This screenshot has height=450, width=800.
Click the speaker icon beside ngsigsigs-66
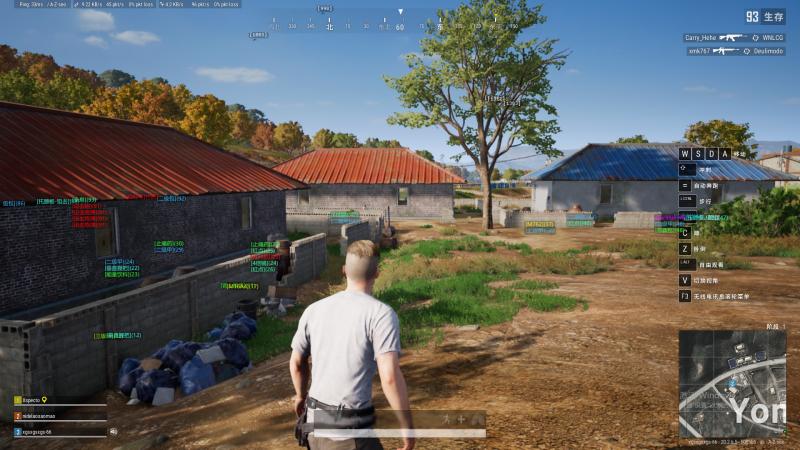point(113,432)
